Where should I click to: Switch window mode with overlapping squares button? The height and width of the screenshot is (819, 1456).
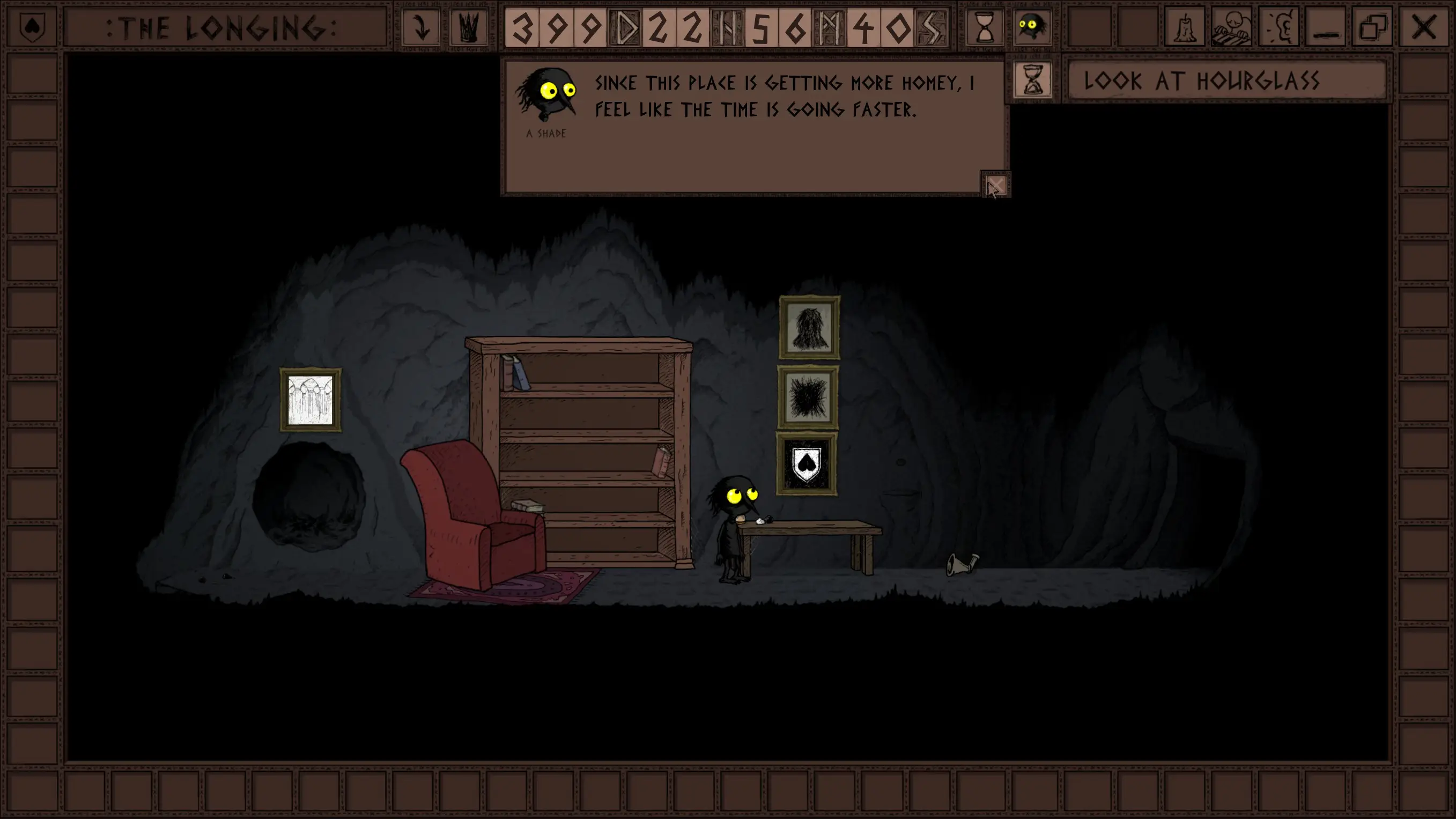(x=1373, y=27)
